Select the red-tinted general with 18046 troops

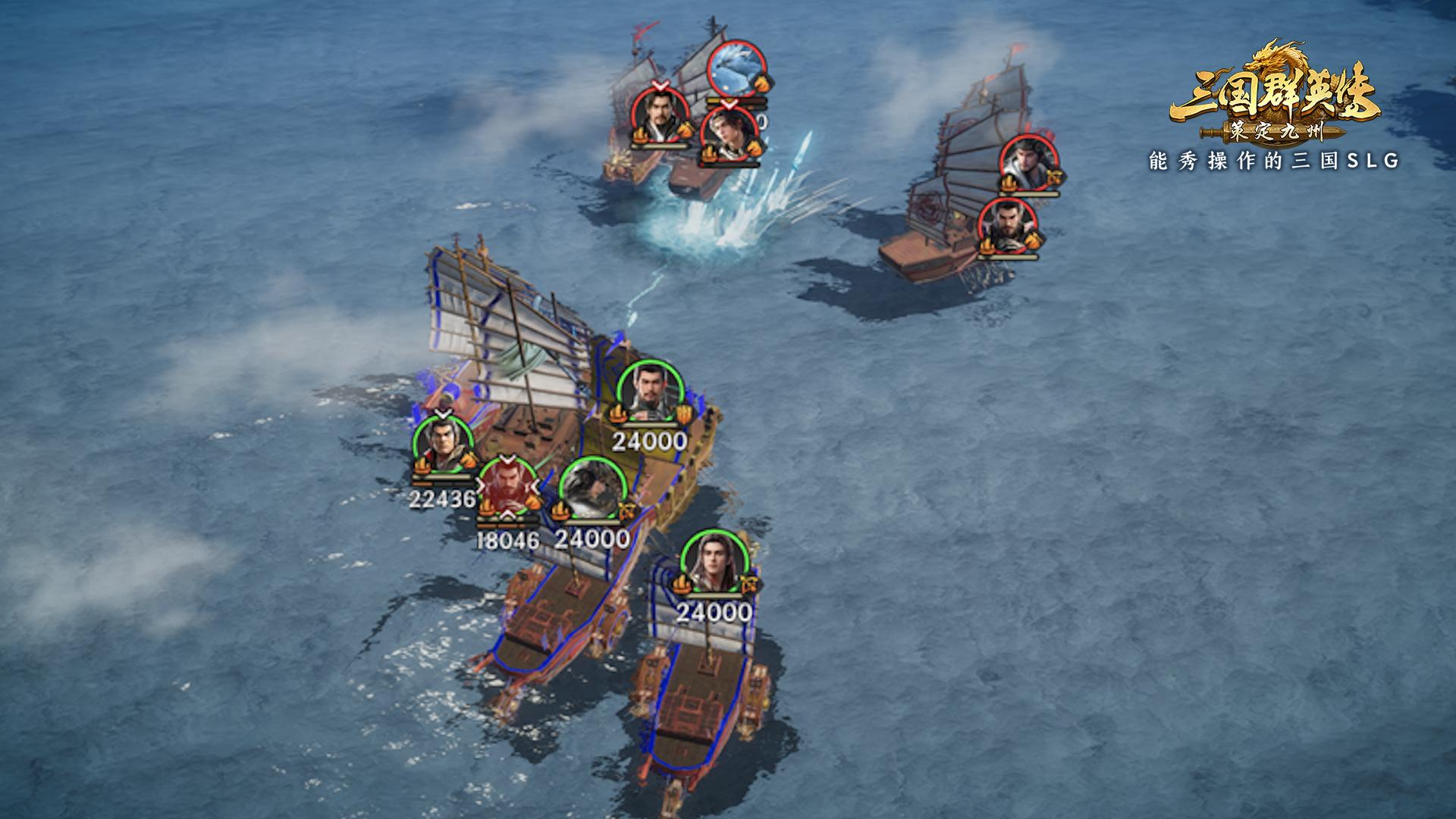(x=507, y=485)
